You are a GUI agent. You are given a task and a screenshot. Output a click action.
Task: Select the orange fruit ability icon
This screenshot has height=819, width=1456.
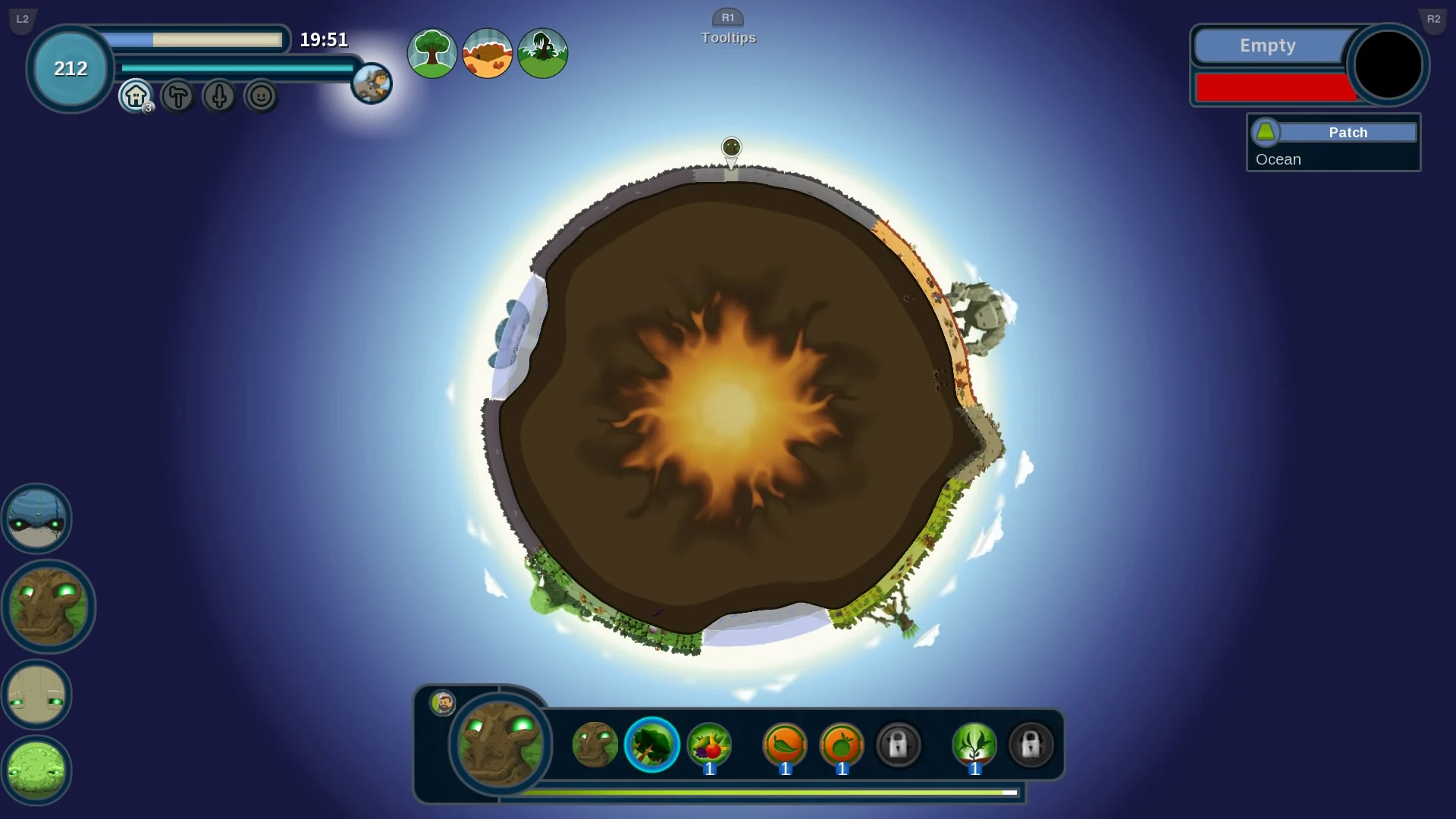point(842,745)
